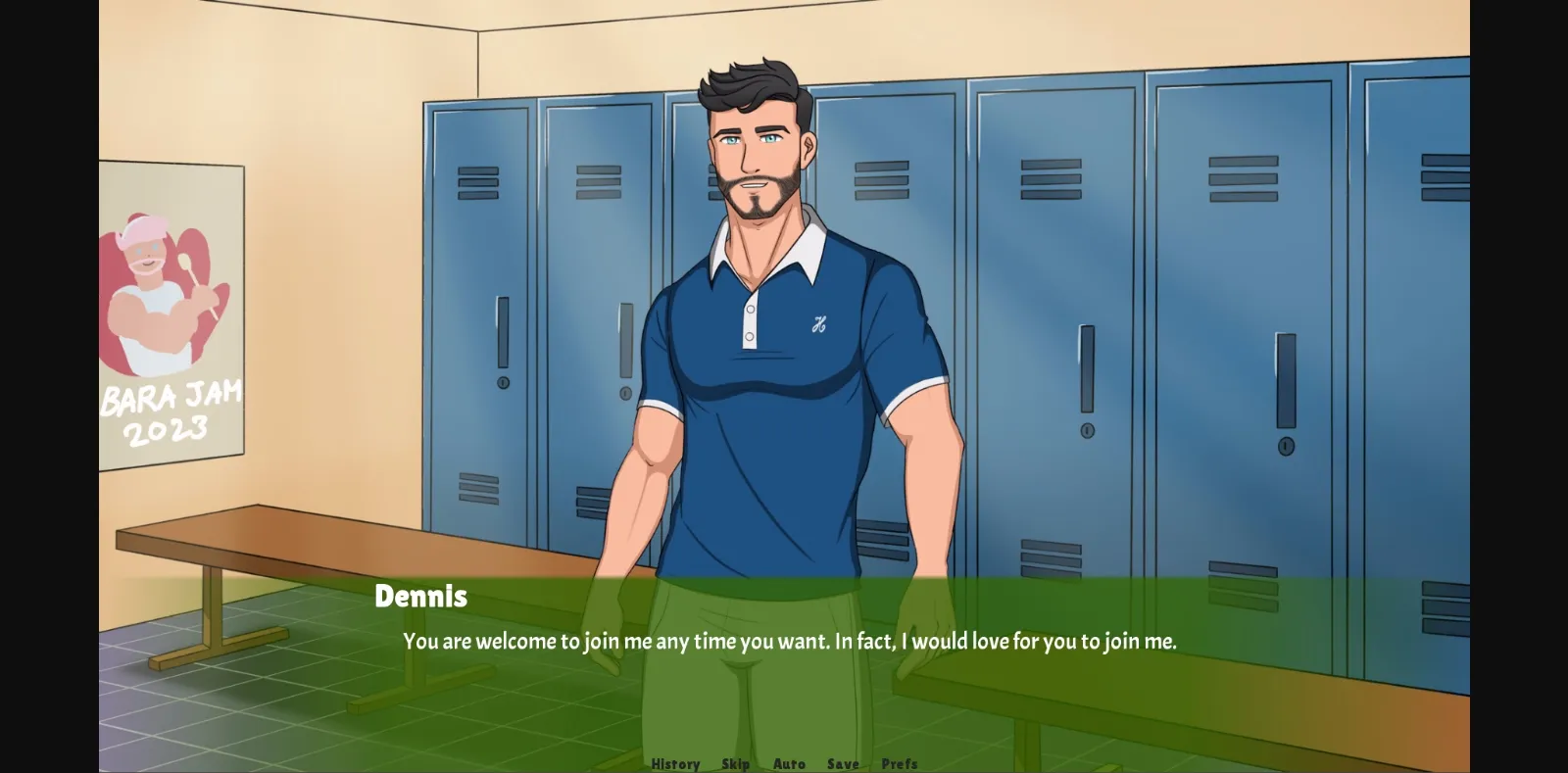Click the dialogue text line
The height and width of the screenshot is (773, 1568).
click(x=790, y=642)
